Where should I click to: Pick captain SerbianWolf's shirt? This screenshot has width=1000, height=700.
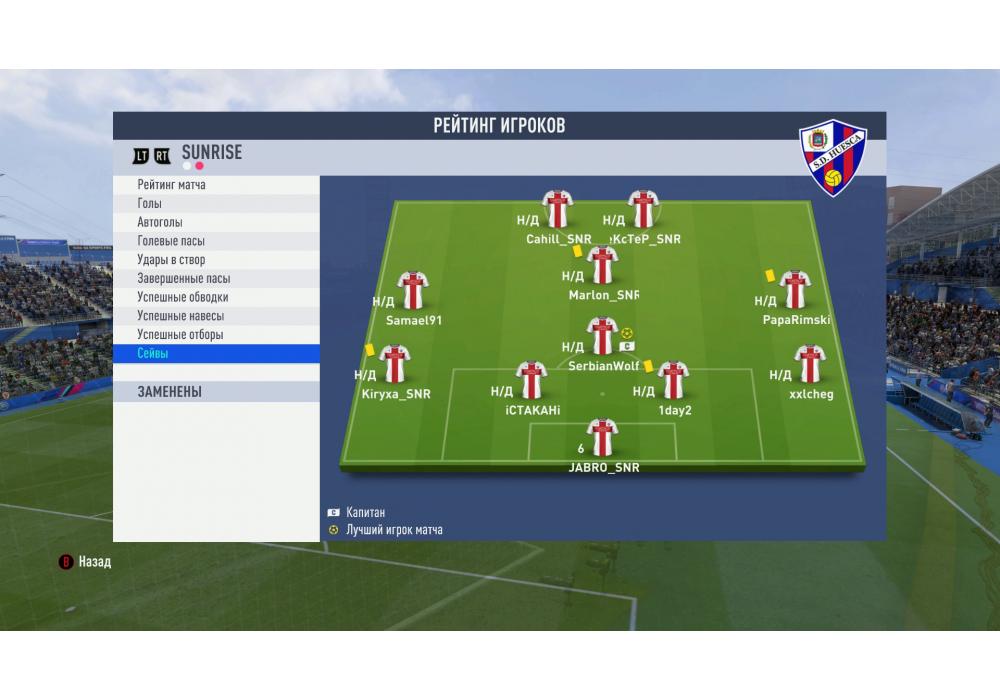pos(602,336)
